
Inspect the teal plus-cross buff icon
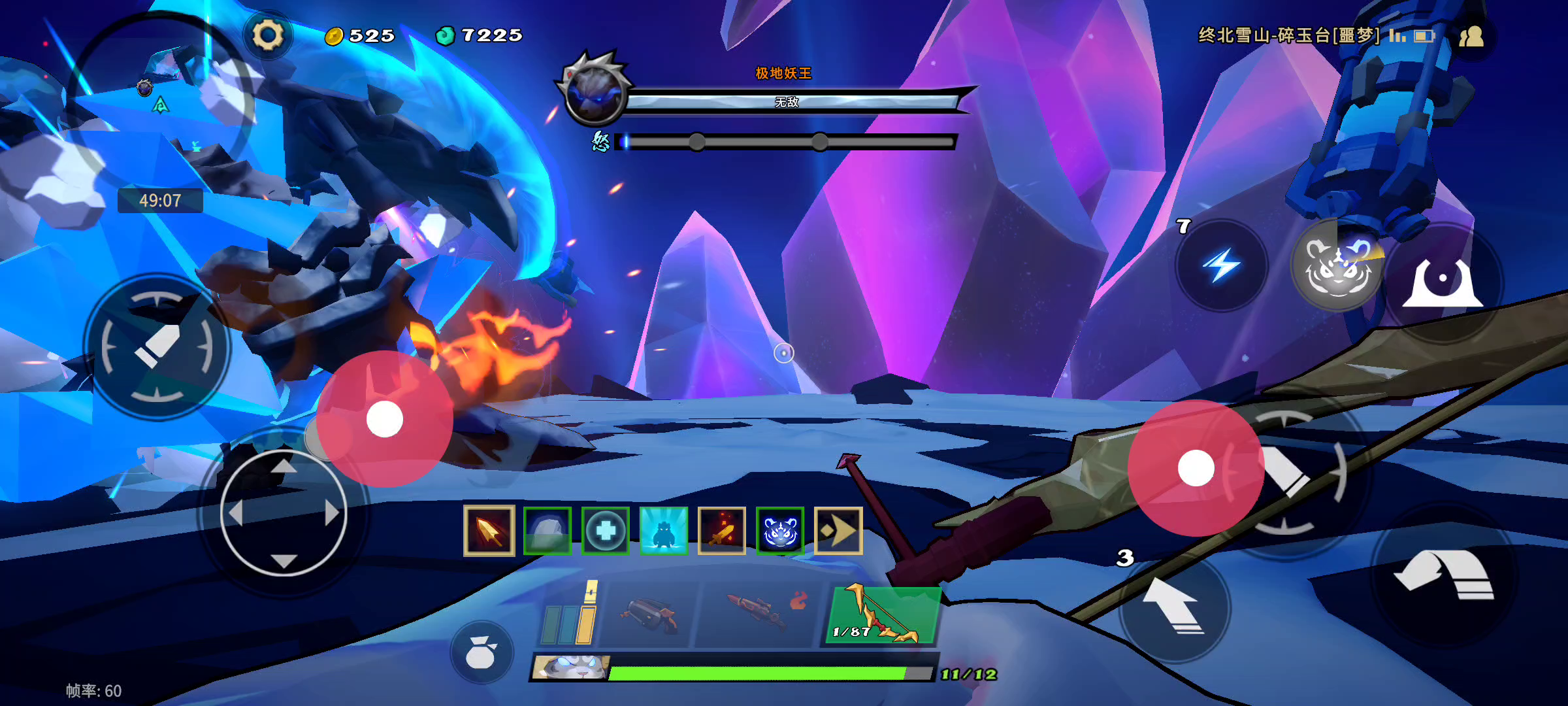pos(605,531)
